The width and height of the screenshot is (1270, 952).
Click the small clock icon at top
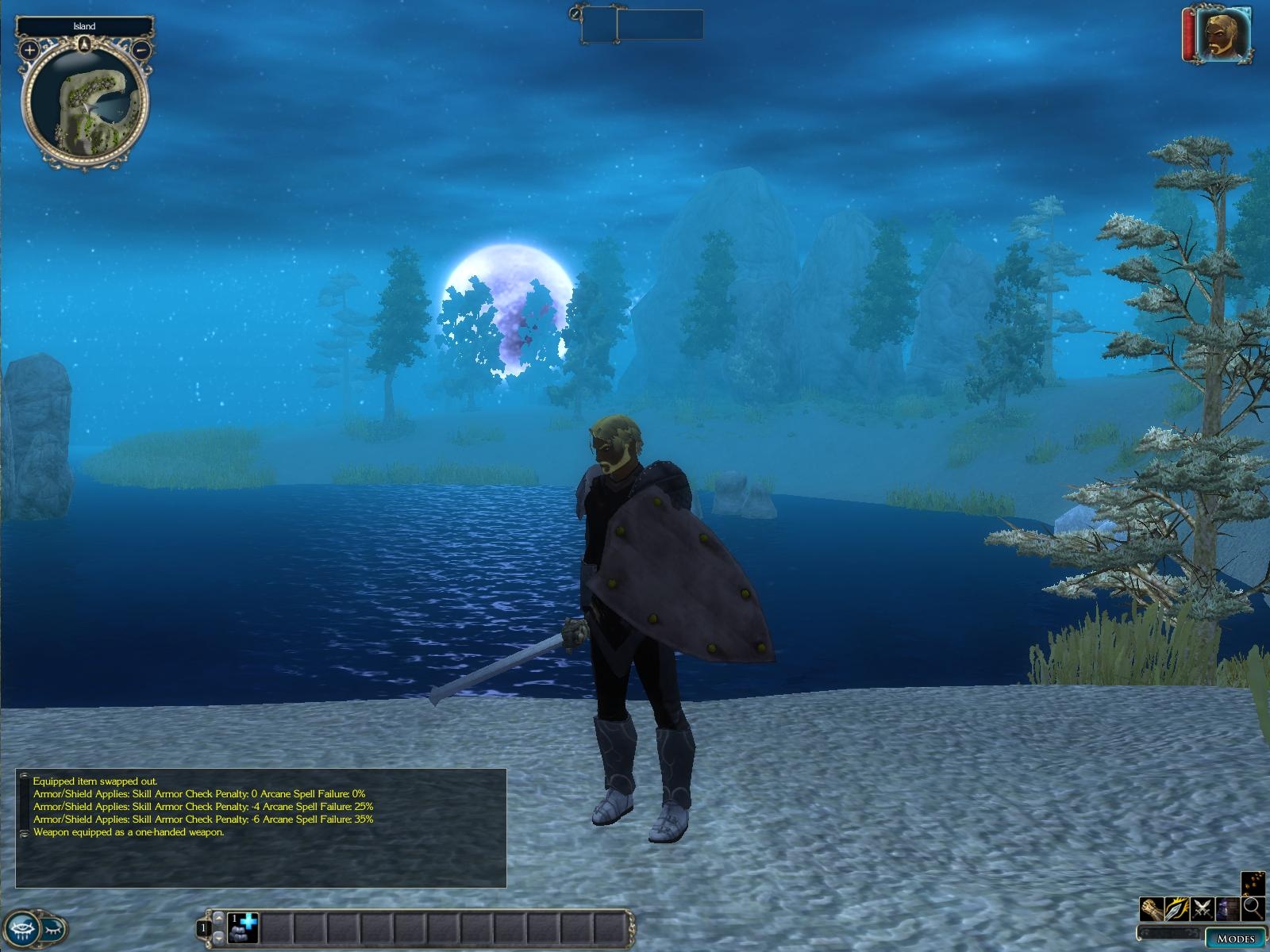click(x=575, y=13)
